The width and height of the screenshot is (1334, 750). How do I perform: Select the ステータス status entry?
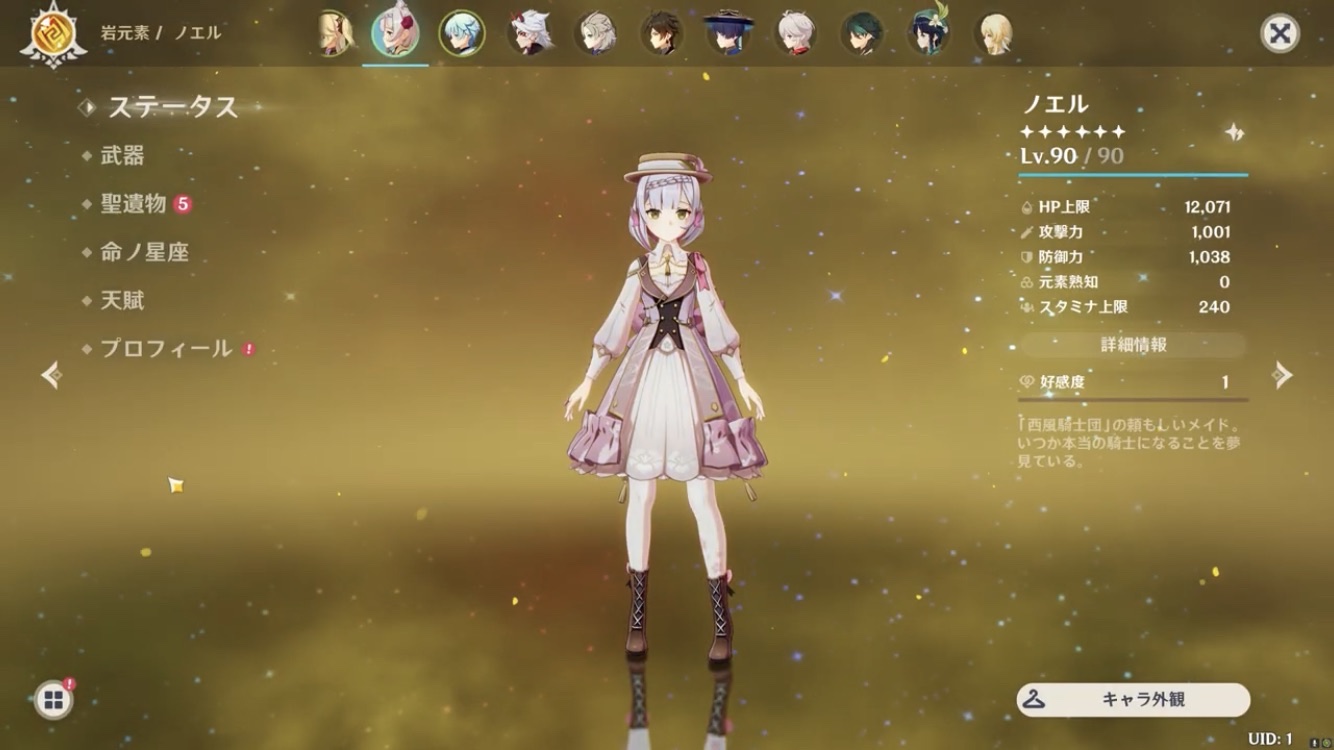point(172,107)
